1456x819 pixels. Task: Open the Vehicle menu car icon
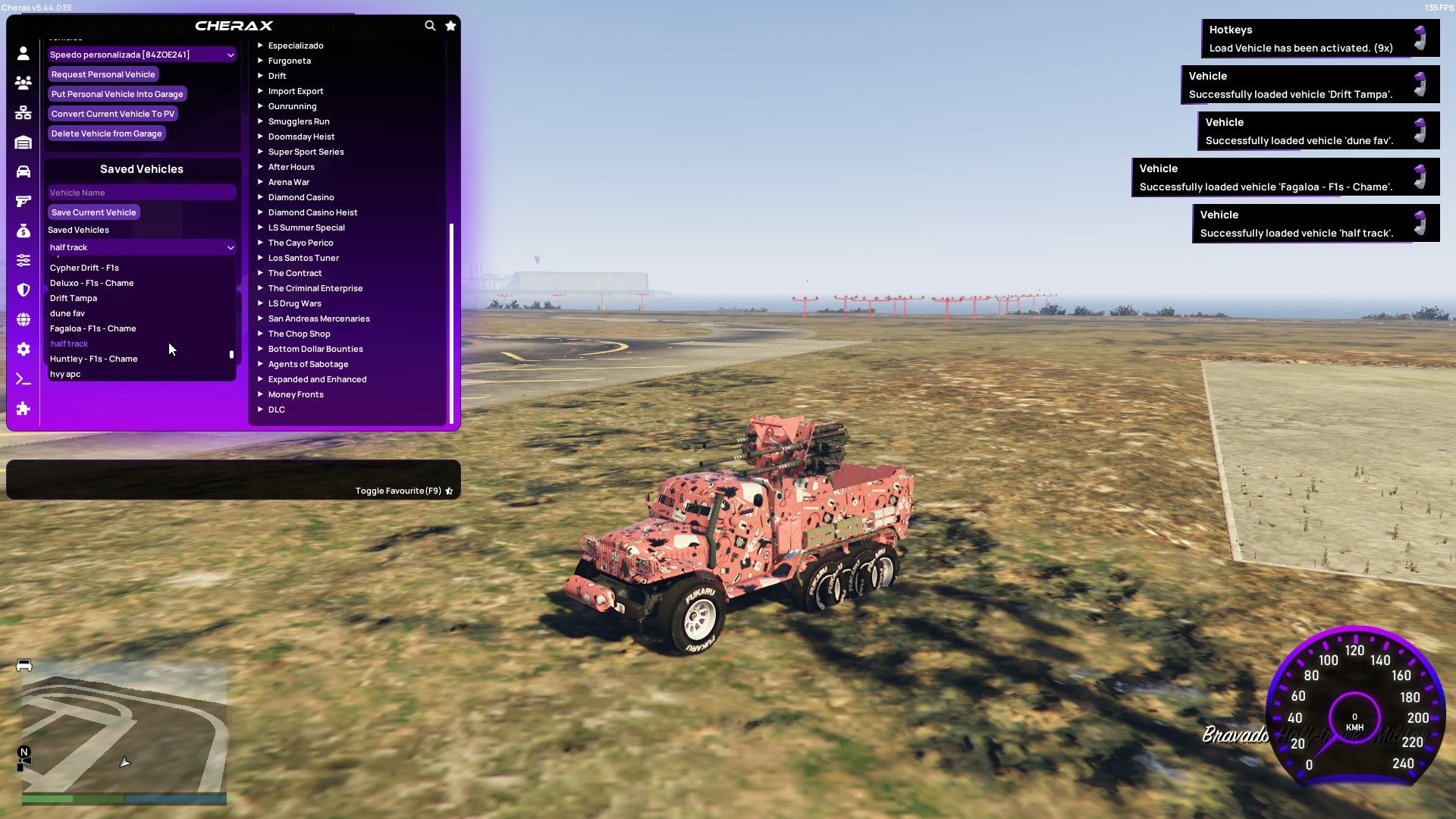[x=23, y=171]
